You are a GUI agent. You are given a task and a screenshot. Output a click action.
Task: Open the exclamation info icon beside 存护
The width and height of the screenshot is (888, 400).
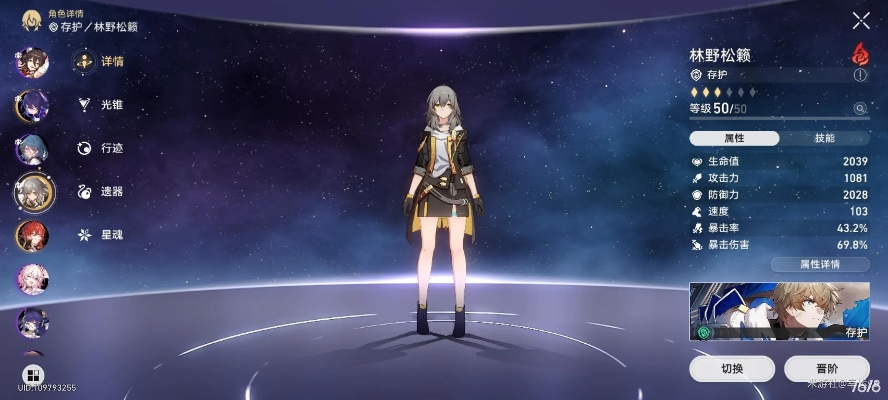859,75
